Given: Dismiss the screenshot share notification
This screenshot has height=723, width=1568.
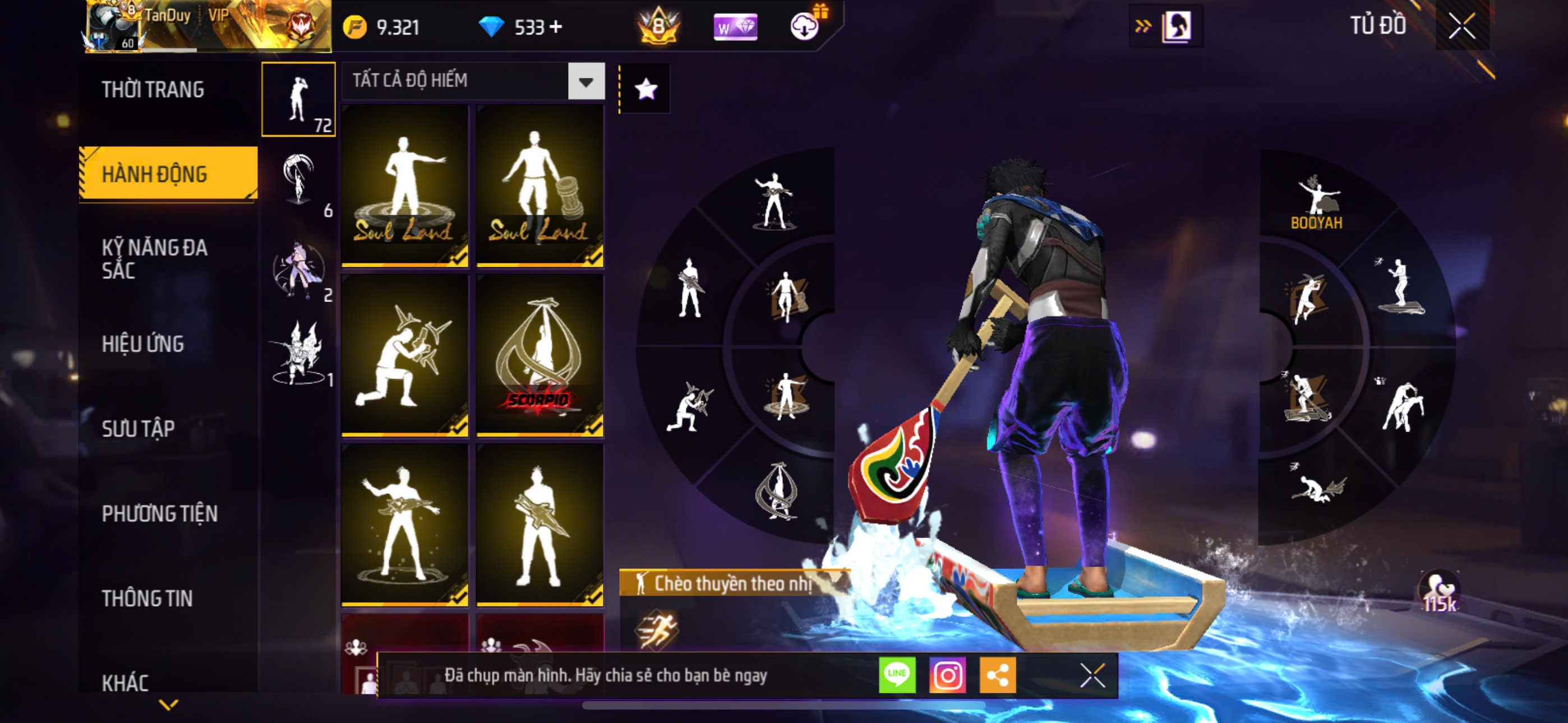Looking at the screenshot, I should pyautogui.click(x=1092, y=675).
